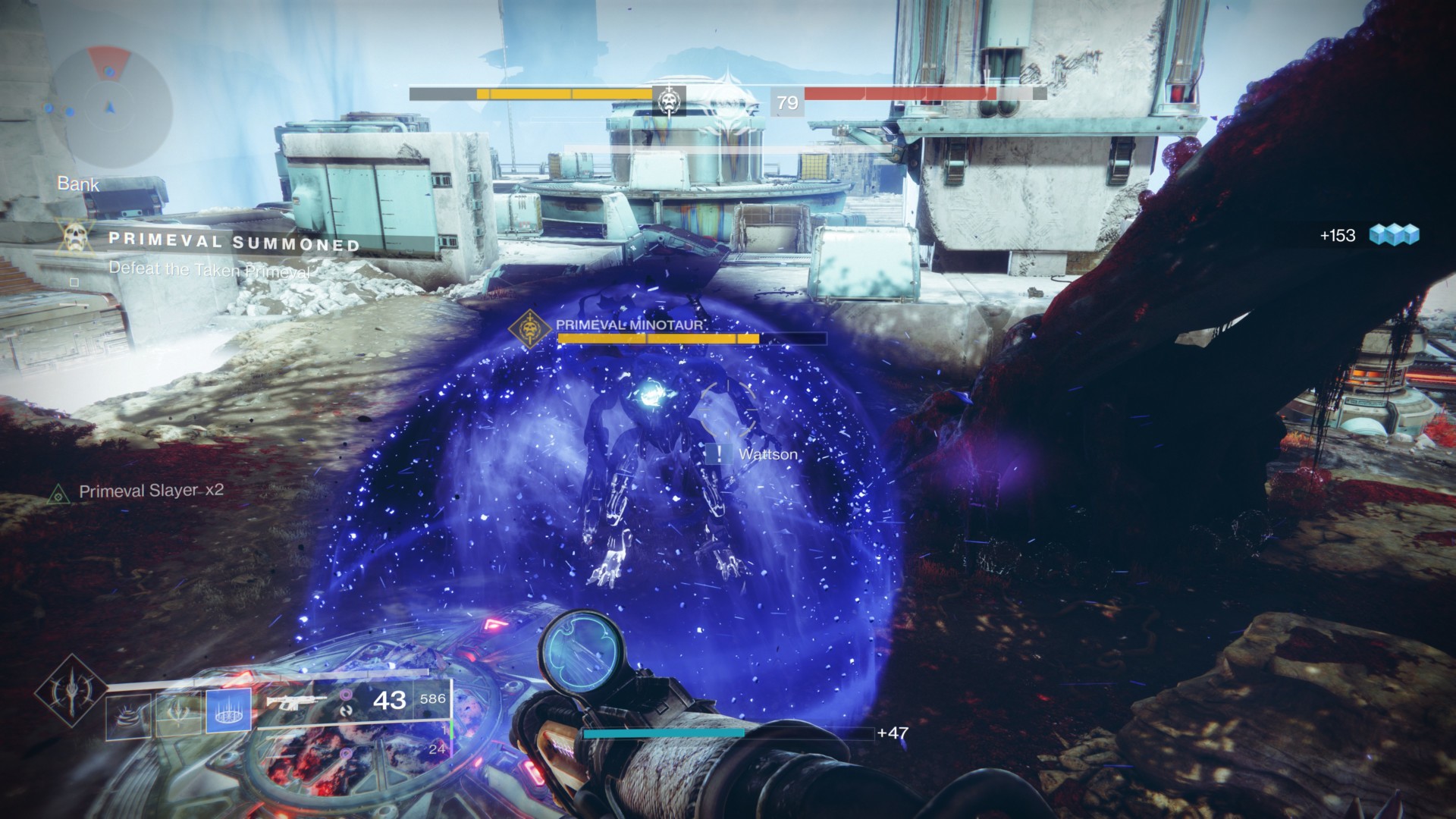Click the blue motes reward icon
The height and width of the screenshot is (819, 1456).
click(x=1394, y=235)
